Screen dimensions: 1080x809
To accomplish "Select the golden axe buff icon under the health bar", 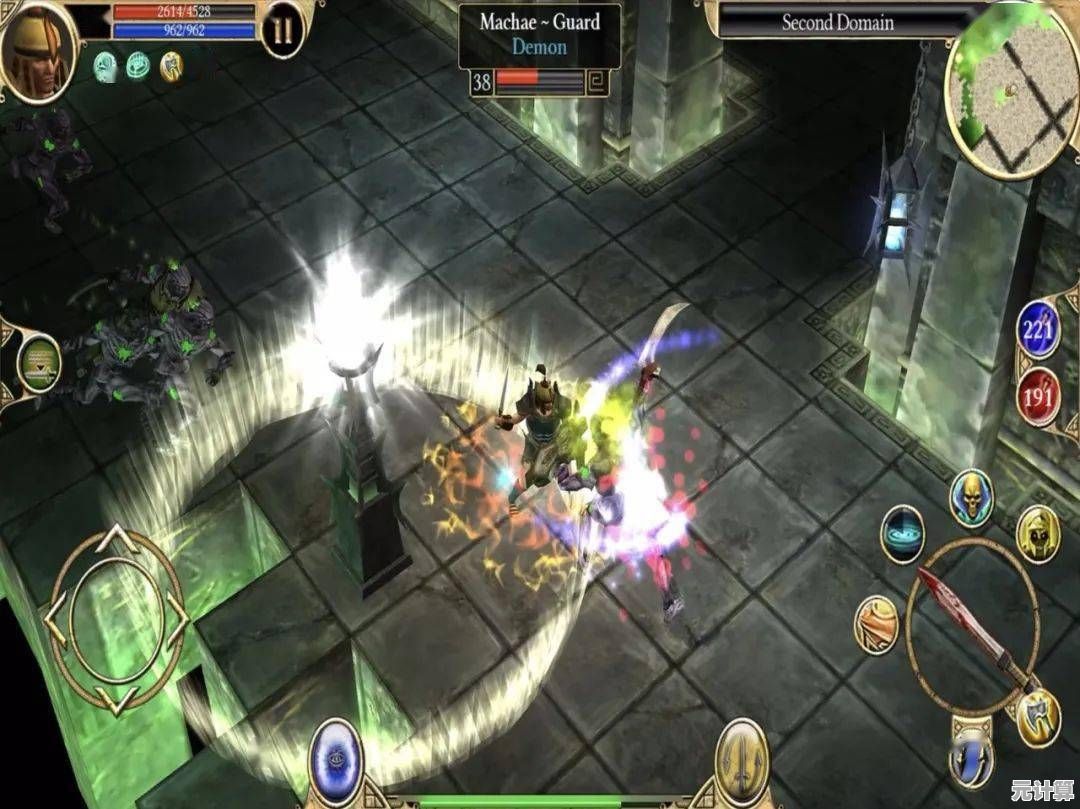I will [171, 66].
